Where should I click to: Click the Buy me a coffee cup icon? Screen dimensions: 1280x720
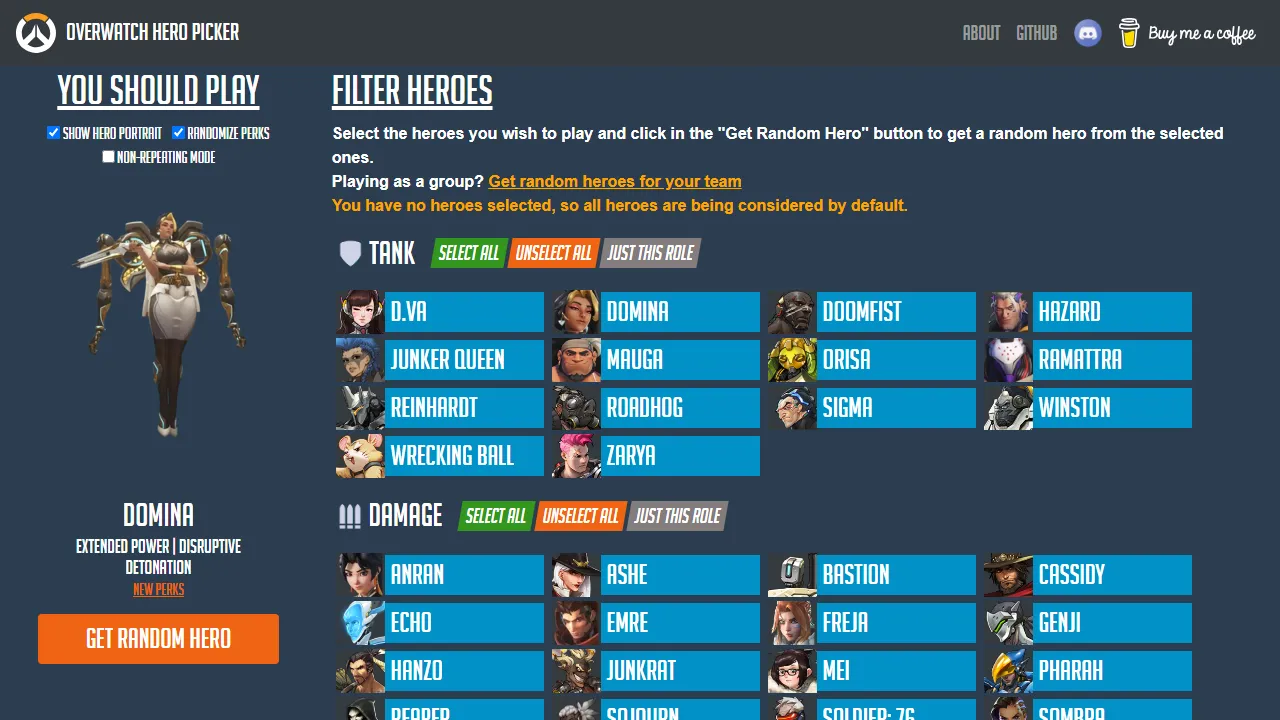[x=1129, y=32]
